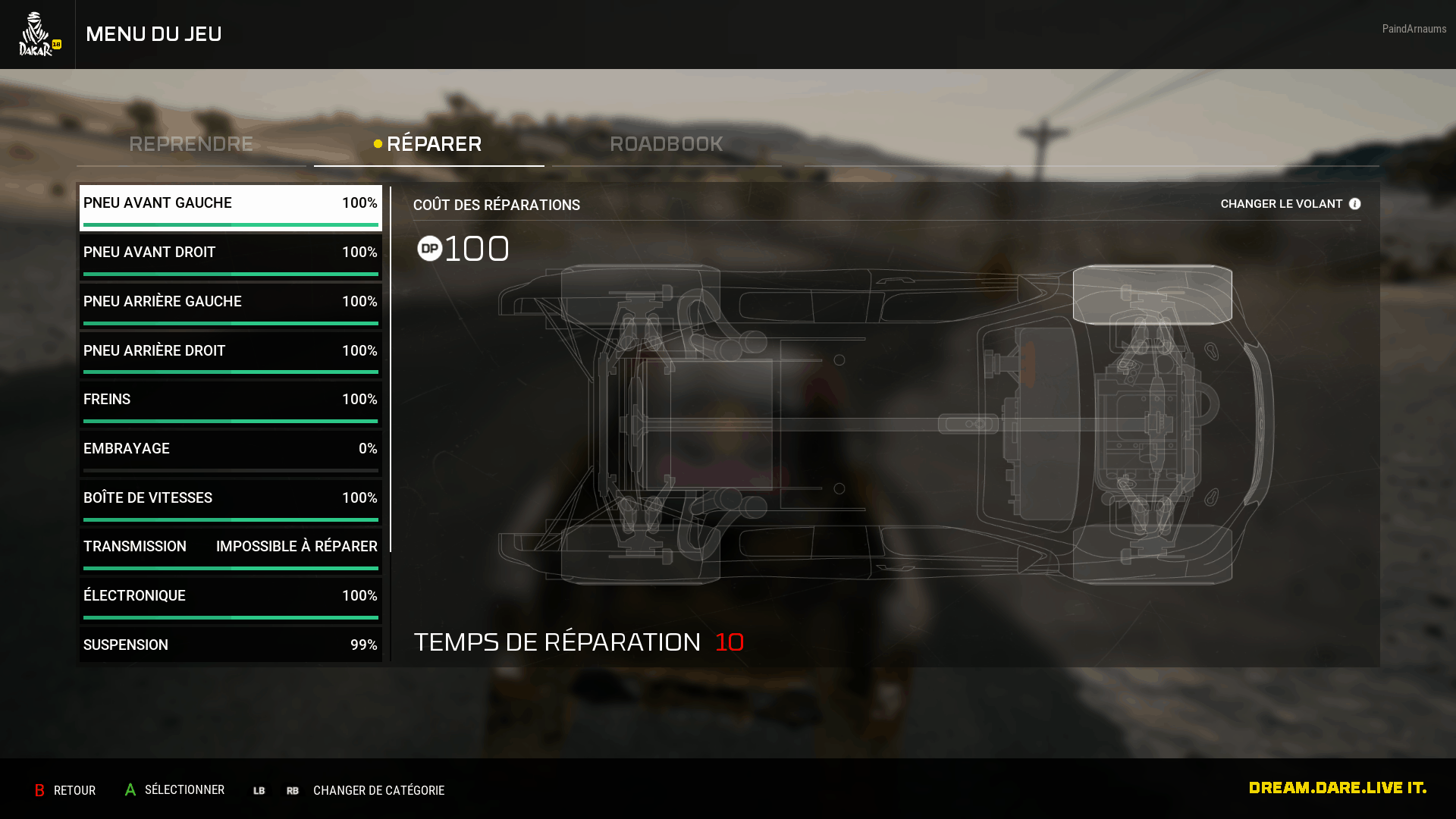Image resolution: width=1456 pixels, height=819 pixels.
Task: Select Boîte de Vitesses entry
Action: [x=231, y=502]
